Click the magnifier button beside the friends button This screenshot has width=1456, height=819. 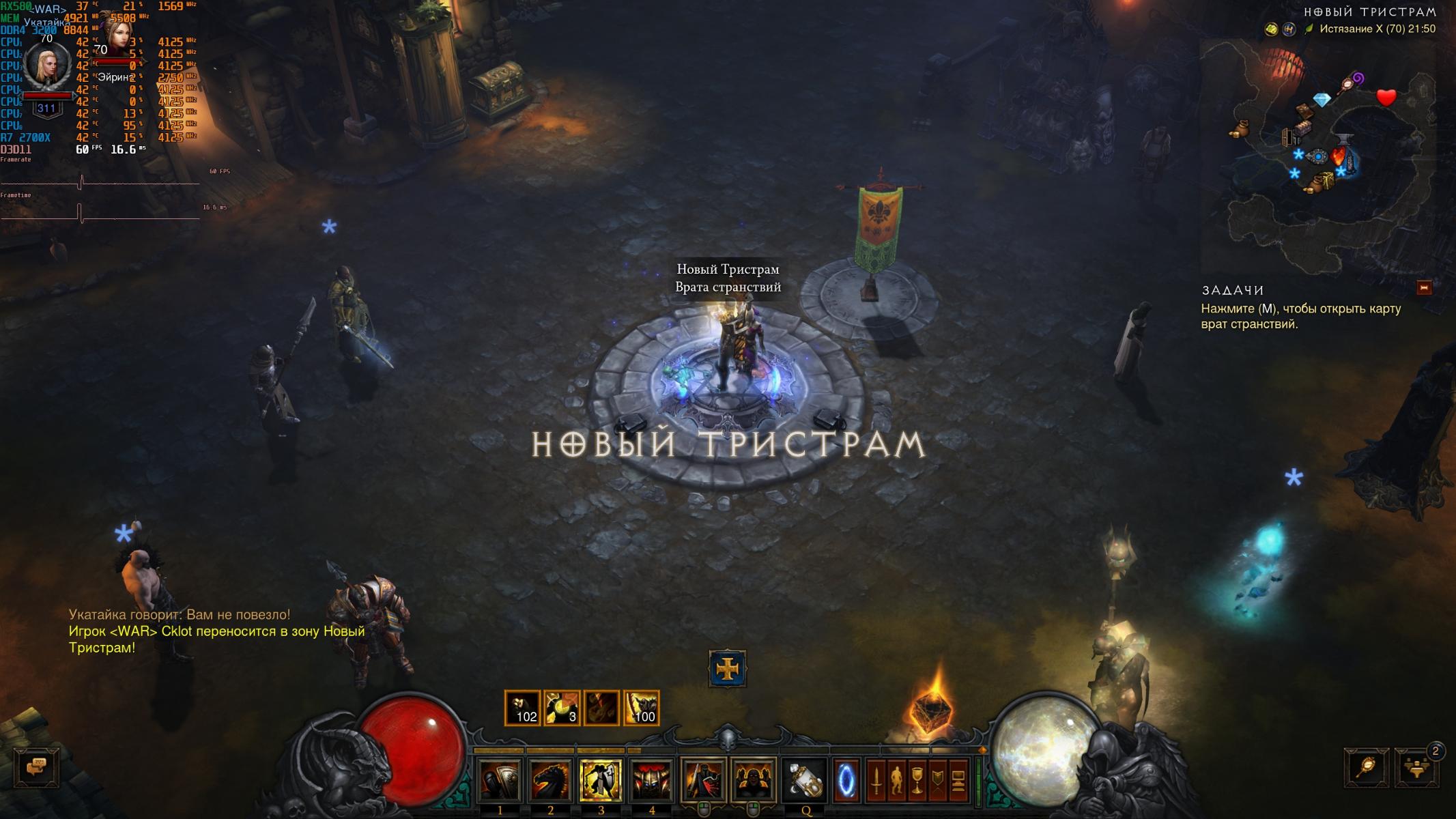tap(1367, 768)
